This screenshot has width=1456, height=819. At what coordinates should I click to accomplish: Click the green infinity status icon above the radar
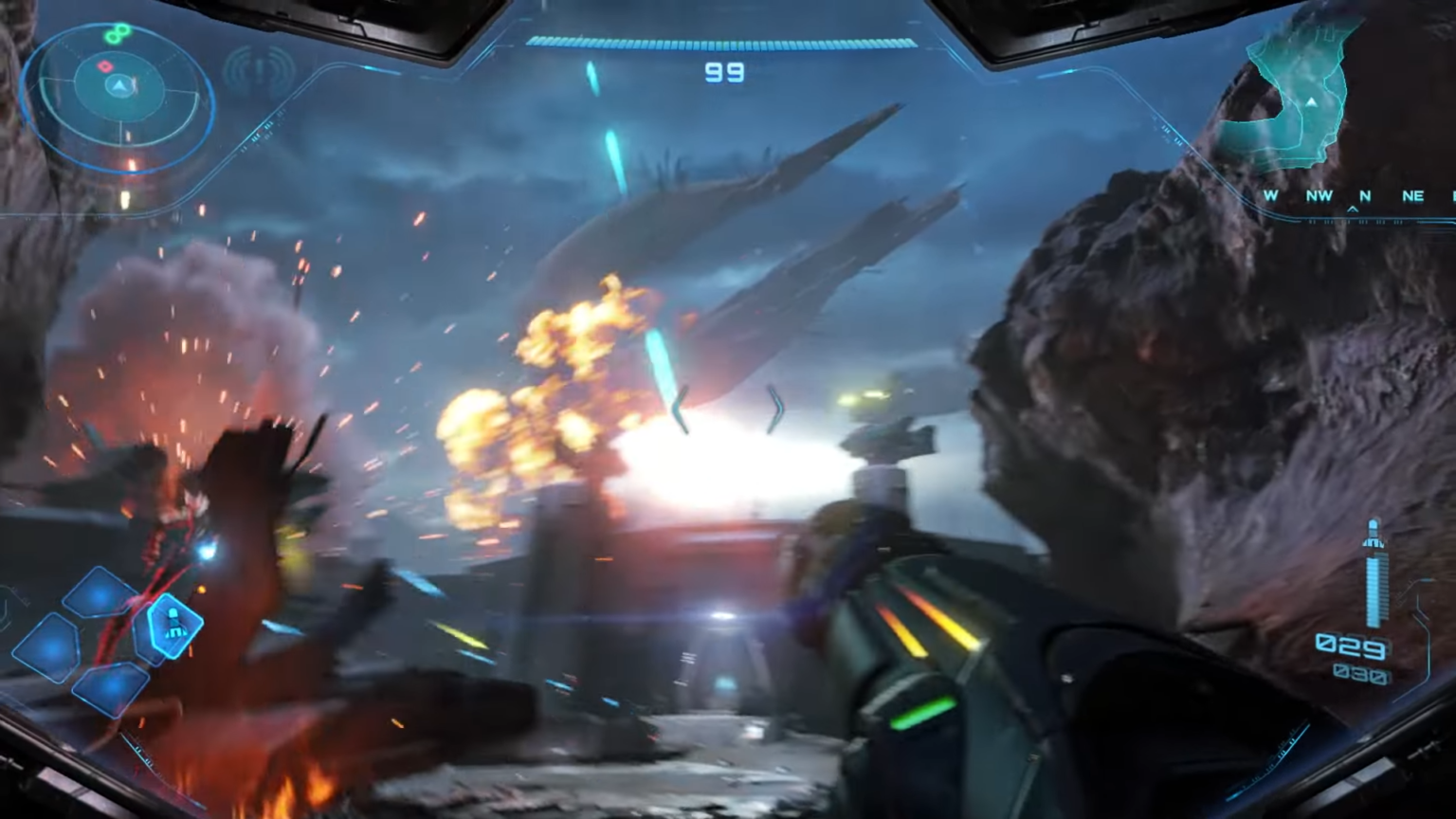tap(117, 32)
